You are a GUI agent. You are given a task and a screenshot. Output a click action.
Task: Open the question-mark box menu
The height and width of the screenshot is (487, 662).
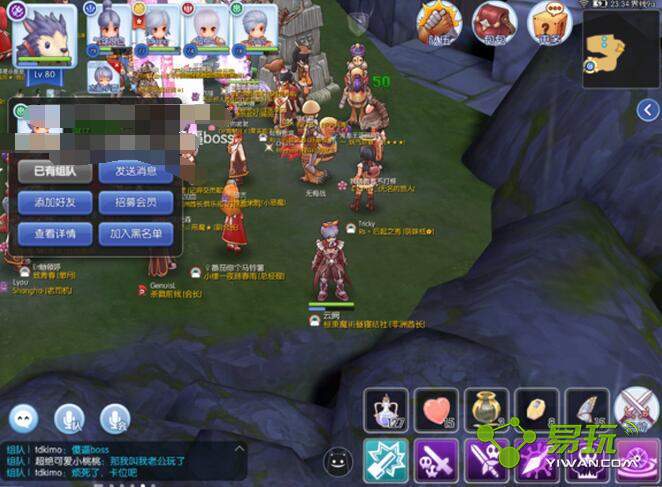point(547,22)
